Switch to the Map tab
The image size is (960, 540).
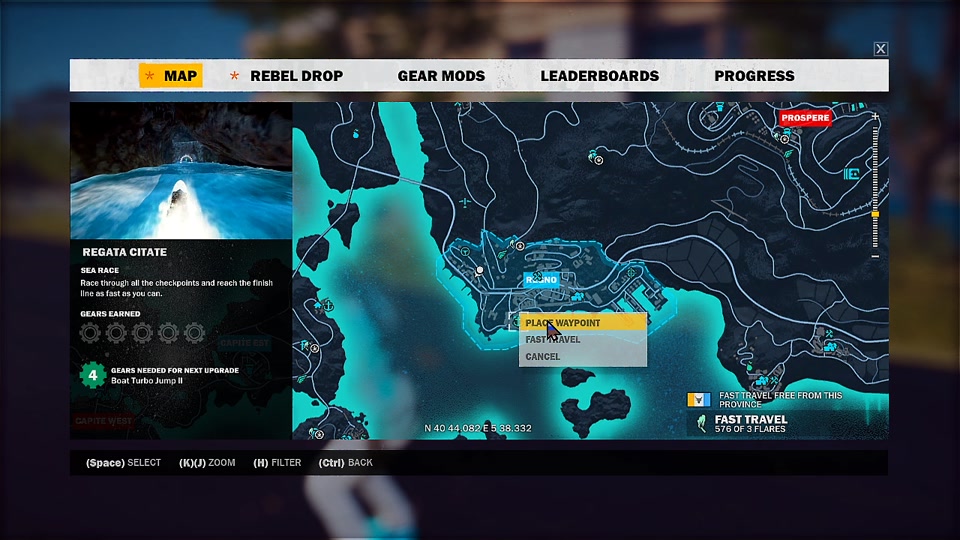(x=171, y=76)
